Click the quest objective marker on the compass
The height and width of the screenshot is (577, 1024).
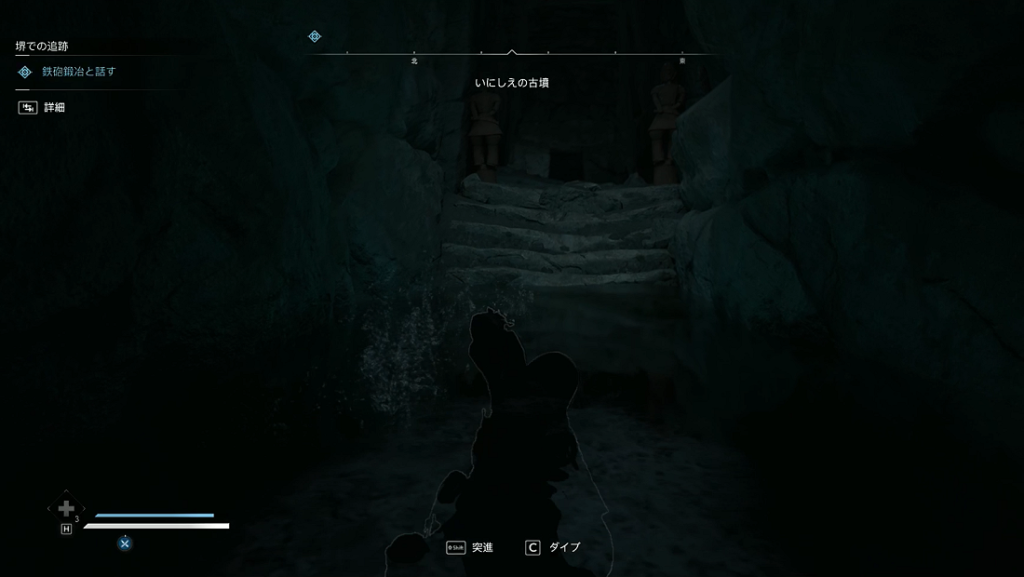click(x=314, y=37)
